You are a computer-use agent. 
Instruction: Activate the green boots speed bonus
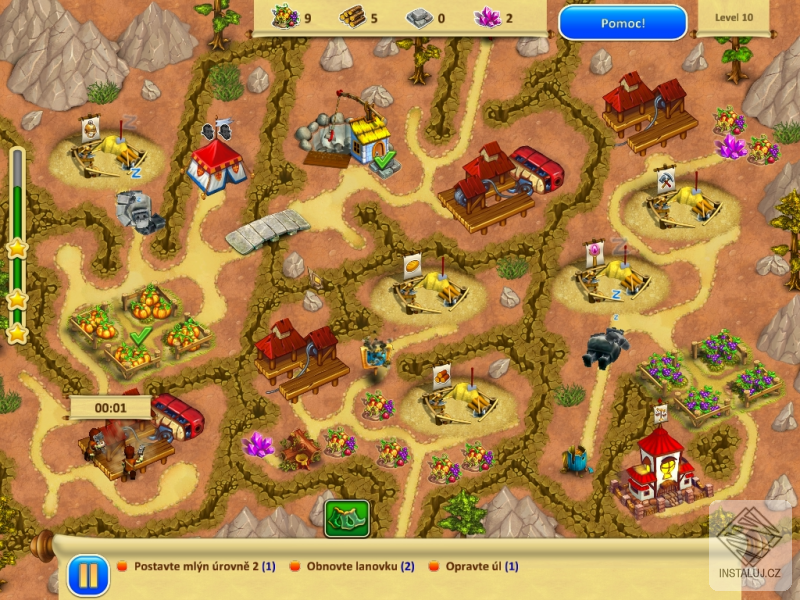click(346, 518)
